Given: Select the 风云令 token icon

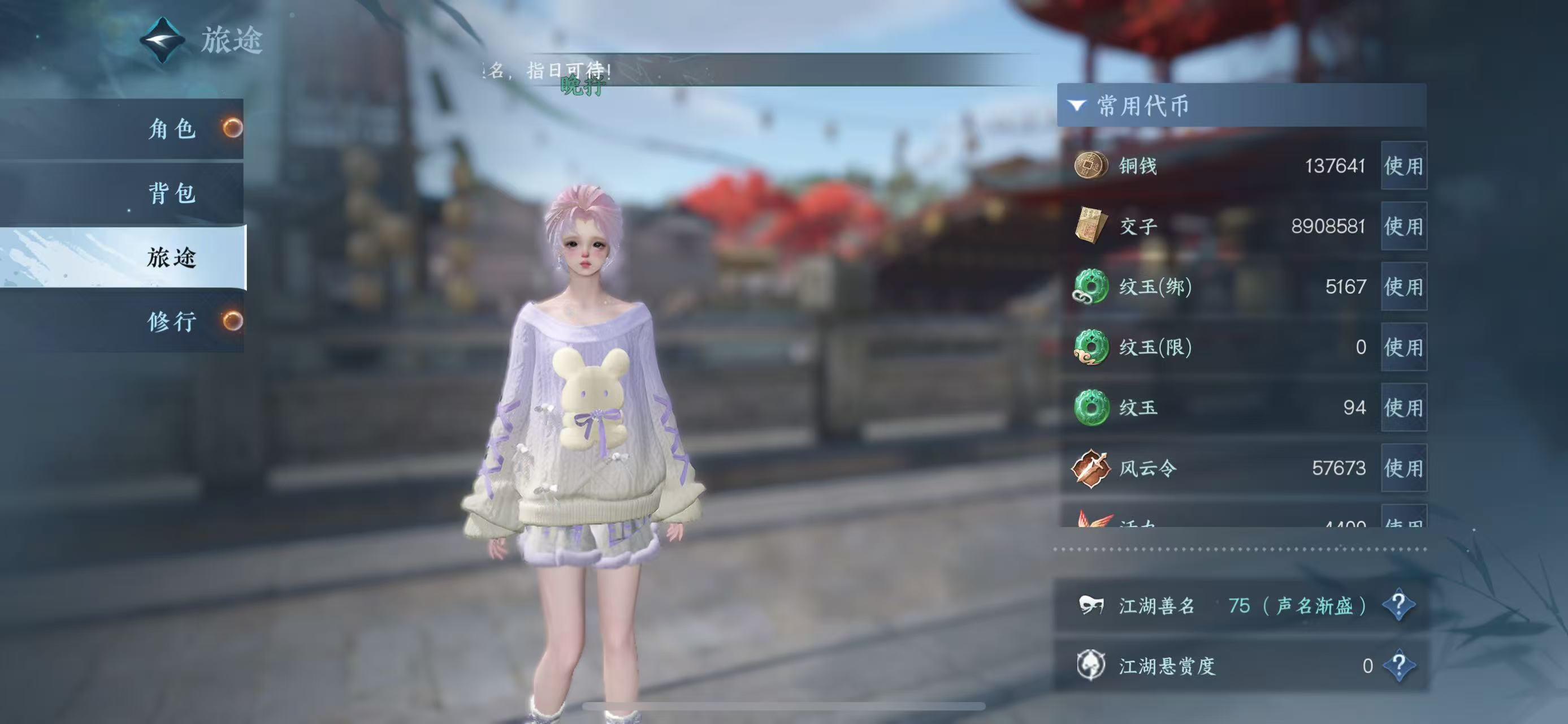Looking at the screenshot, I should (x=1090, y=468).
